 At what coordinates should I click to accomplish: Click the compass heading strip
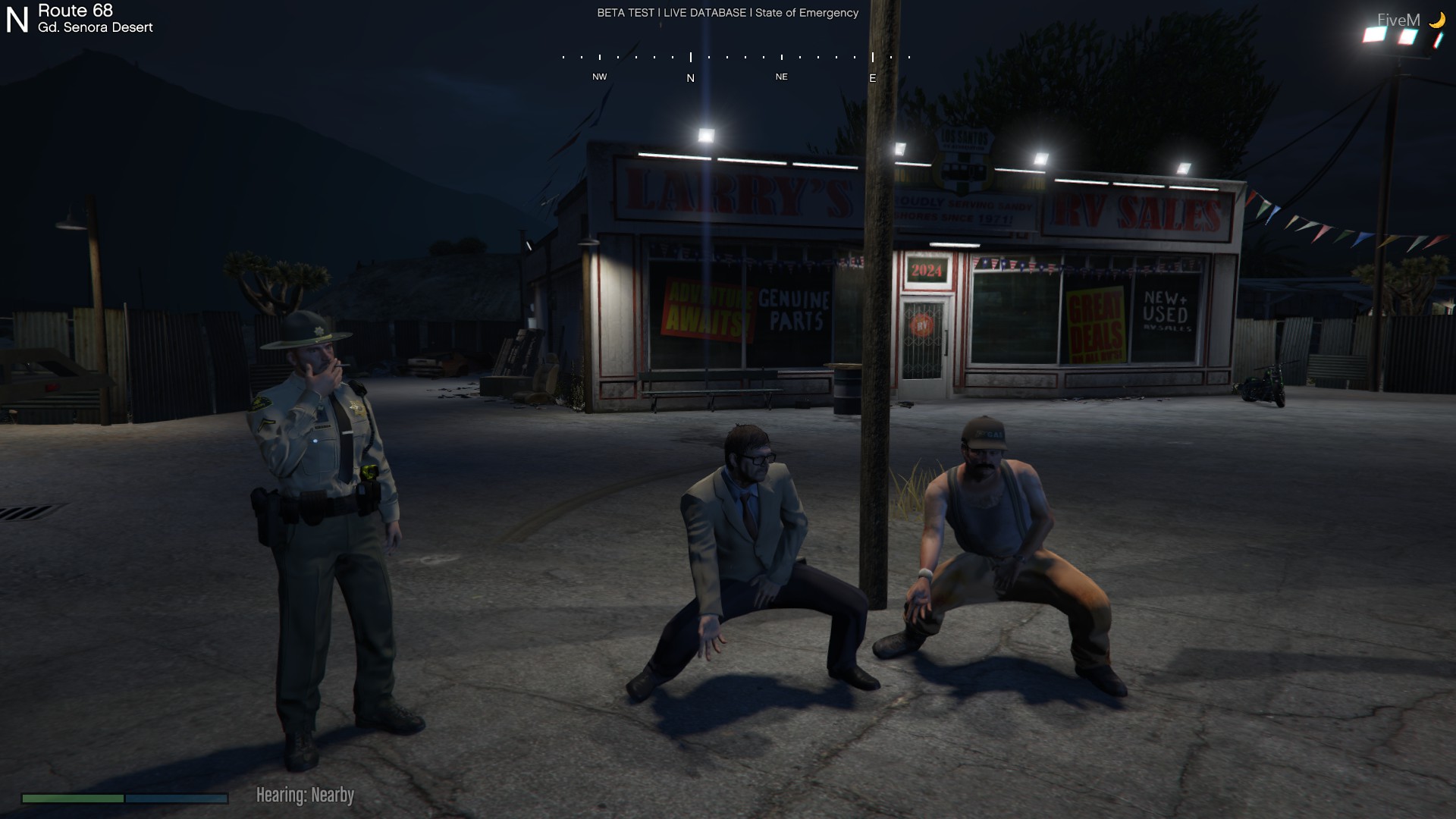tap(736, 65)
